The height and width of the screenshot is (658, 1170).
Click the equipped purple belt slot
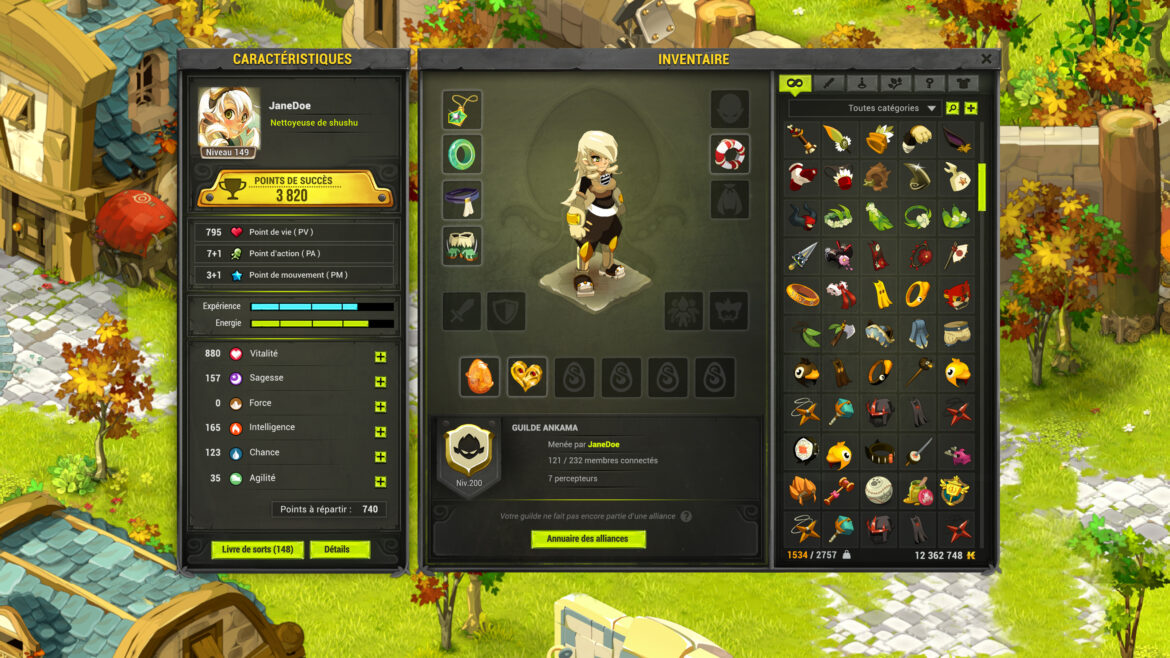462,200
